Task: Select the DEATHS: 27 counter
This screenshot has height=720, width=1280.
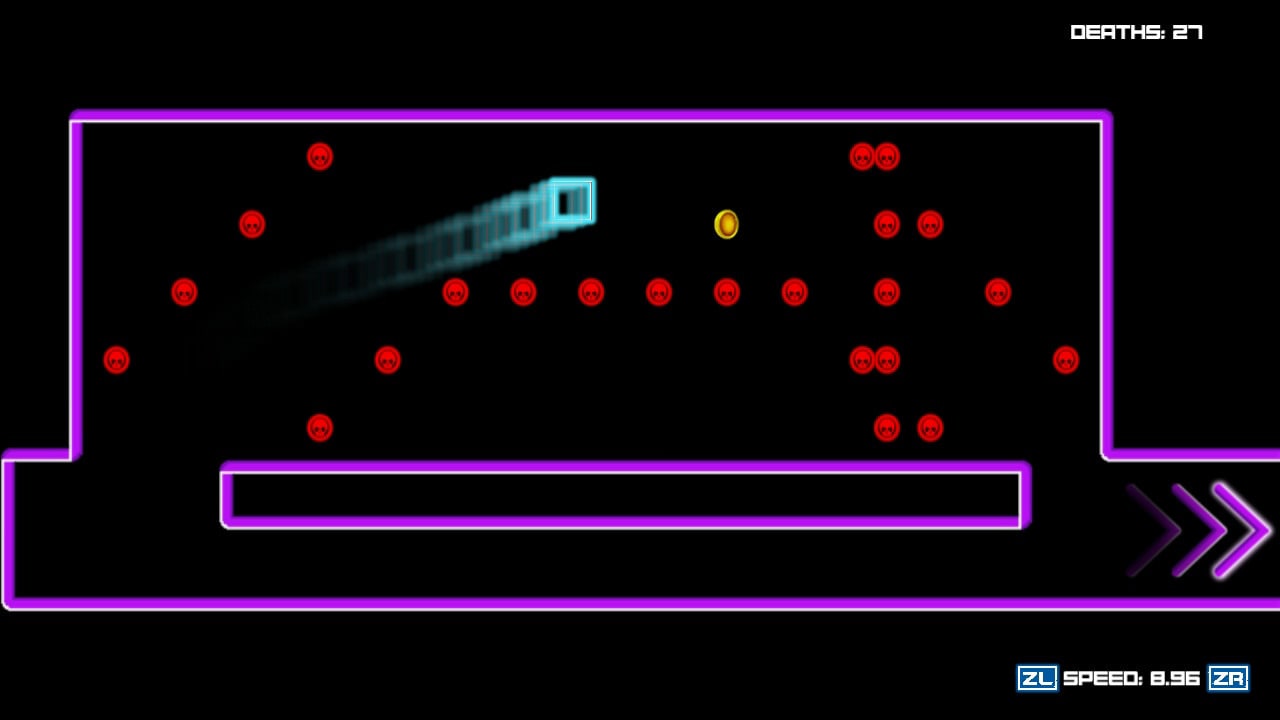Action: click(1135, 31)
